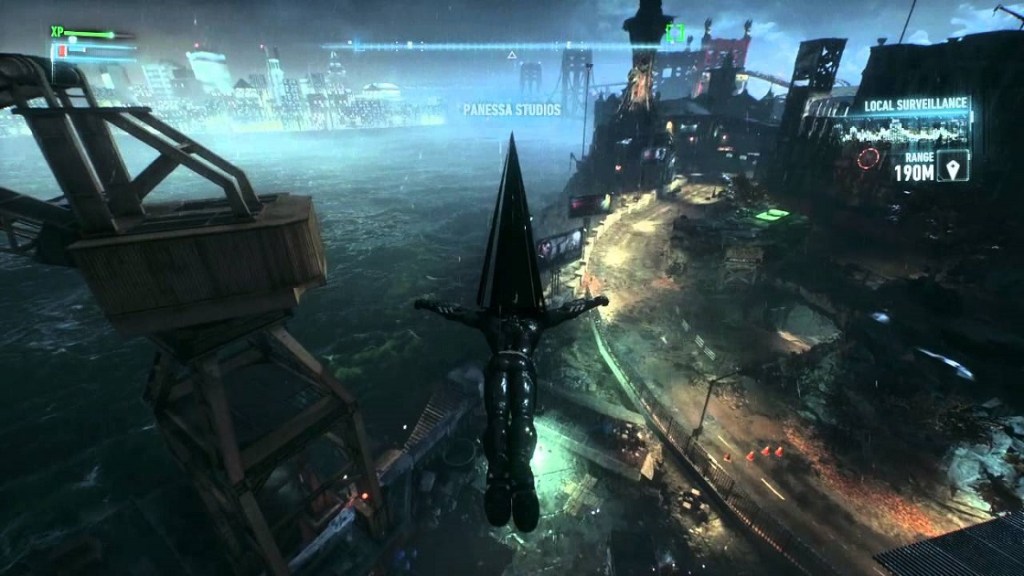Screen dimensions: 1024x576
Task: Select the green bracket objective marker on the compass
Action: coord(675,33)
